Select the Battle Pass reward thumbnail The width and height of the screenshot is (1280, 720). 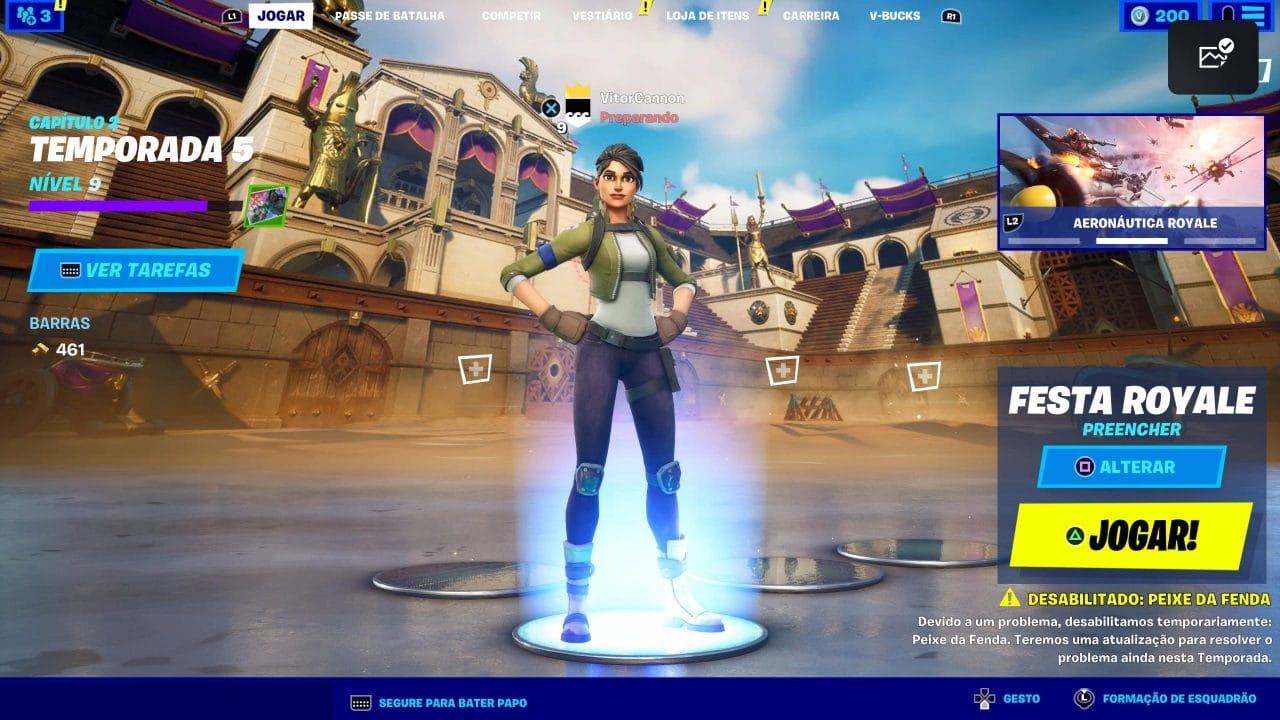(x=266, y=205)
